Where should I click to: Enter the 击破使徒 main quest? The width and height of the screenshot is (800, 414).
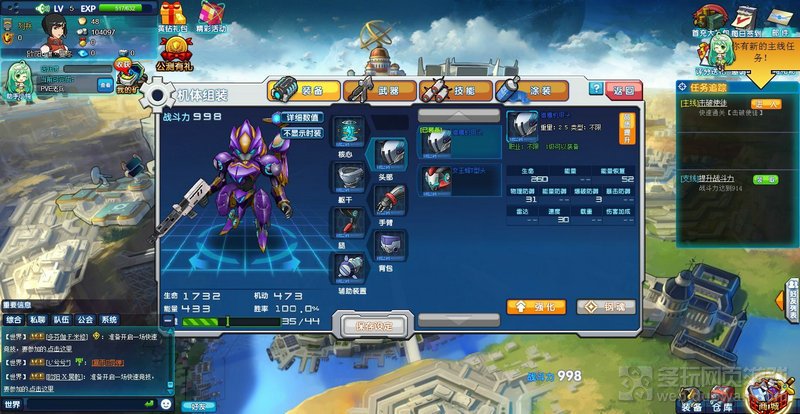[765, 104]
